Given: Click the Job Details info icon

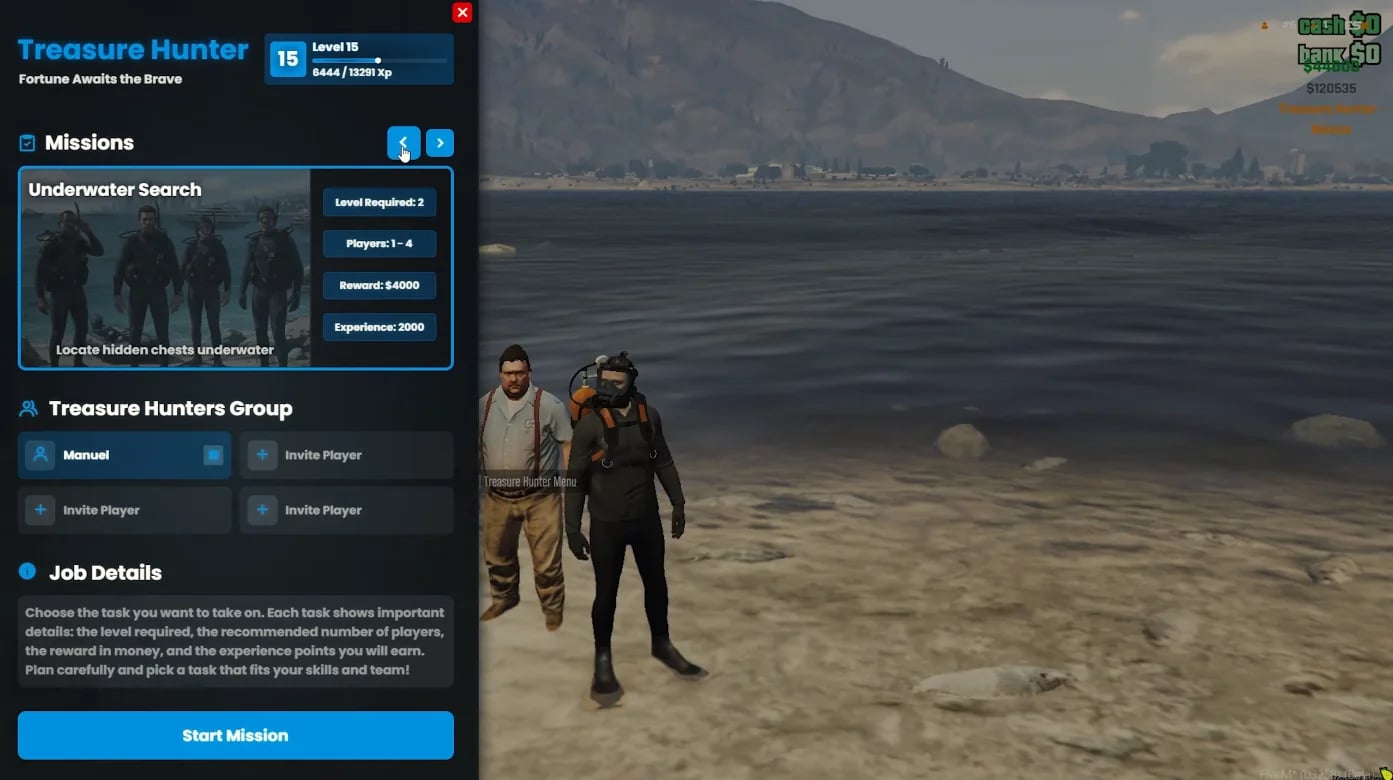Looking at the screenshot, I should tap(25, 571).
